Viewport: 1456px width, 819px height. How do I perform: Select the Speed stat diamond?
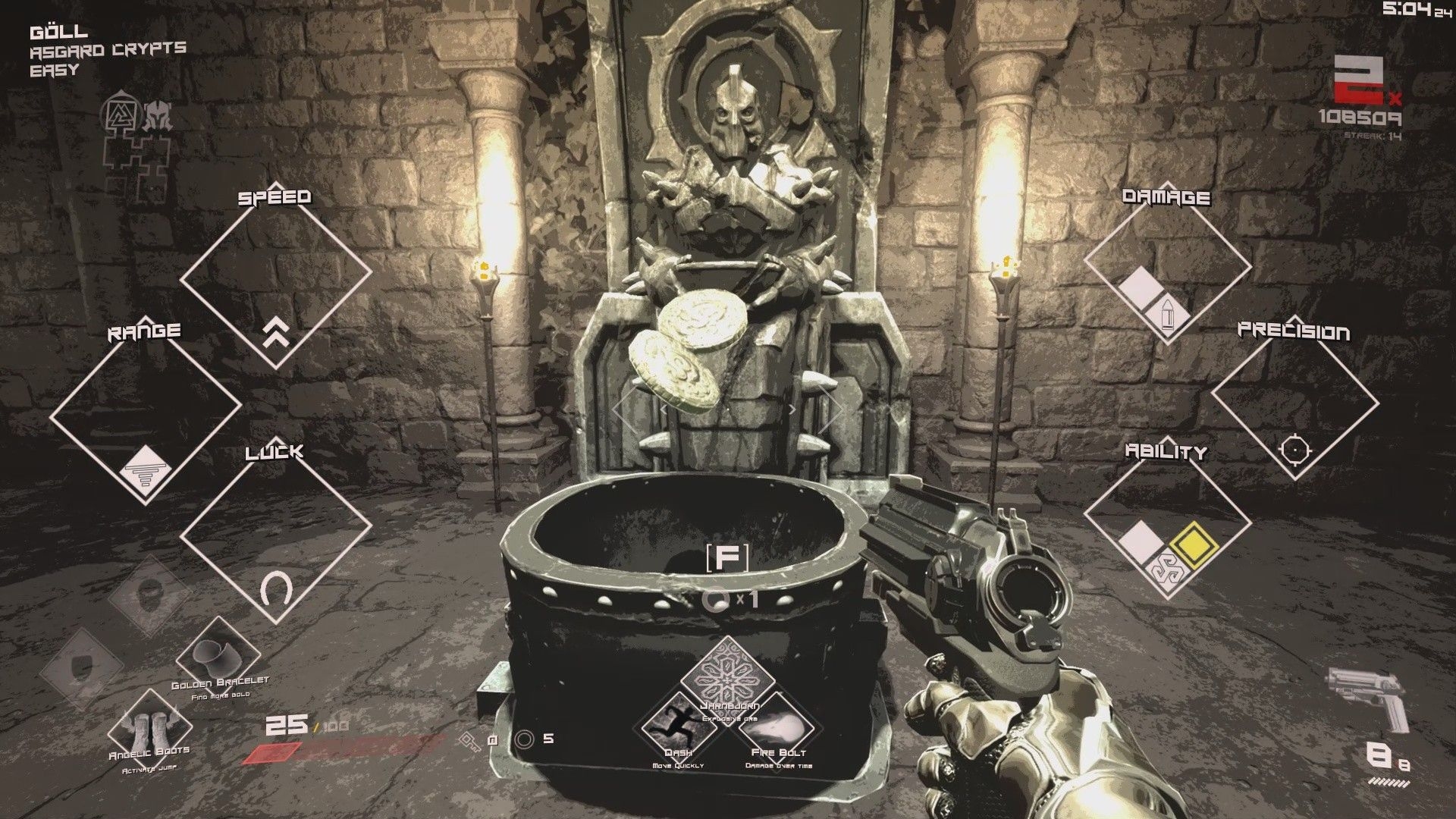(275, 275)
